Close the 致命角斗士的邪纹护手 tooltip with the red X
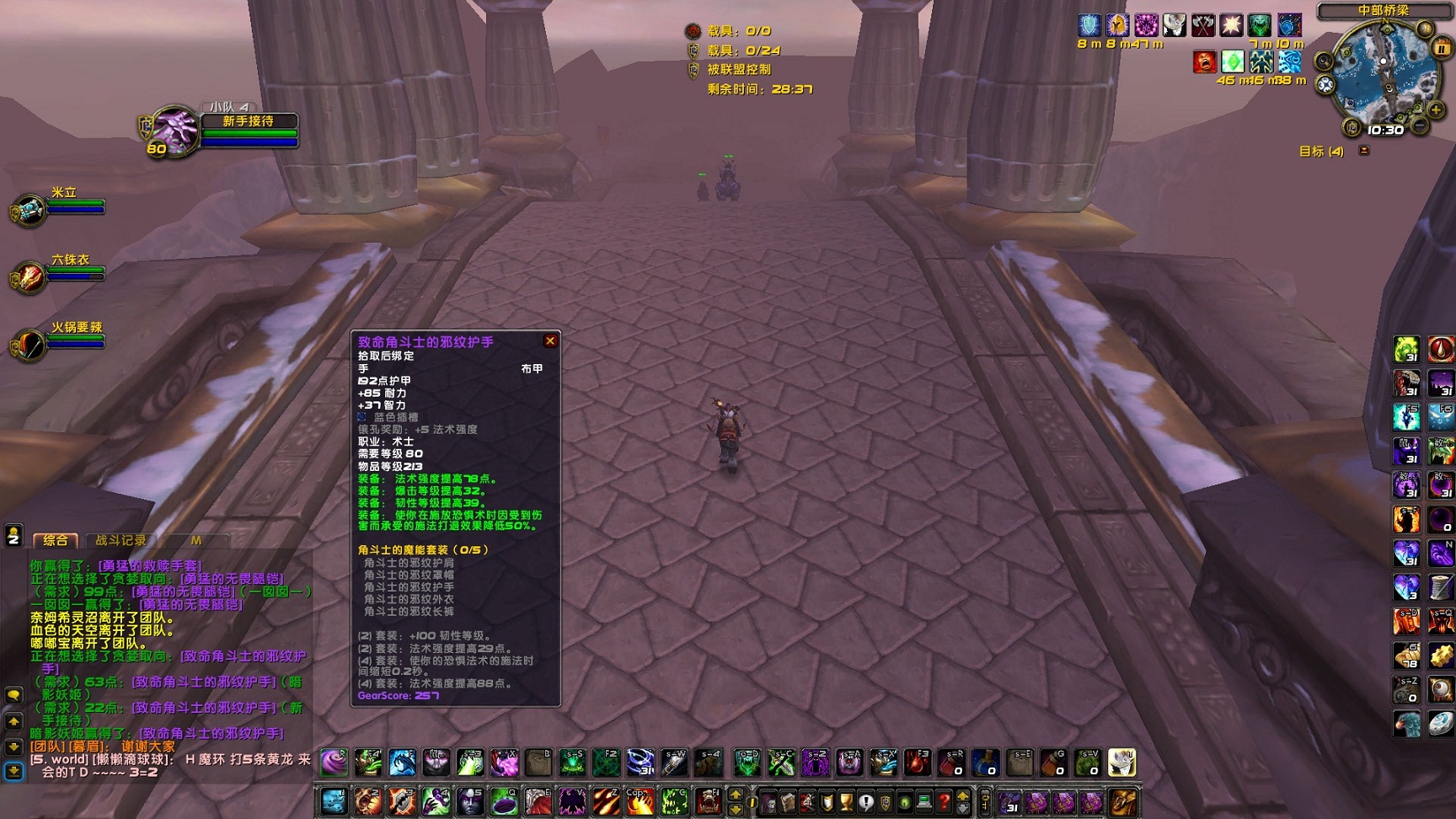The image size is (1456, 819). coord(551,340)
